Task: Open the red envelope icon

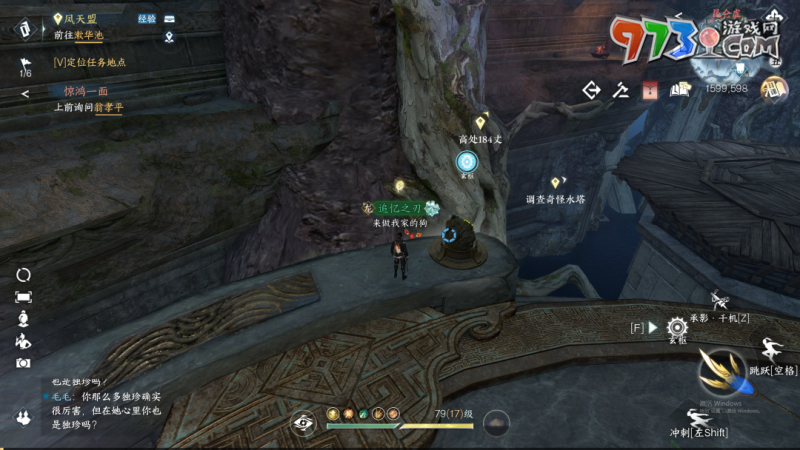Action: (650, 90)
